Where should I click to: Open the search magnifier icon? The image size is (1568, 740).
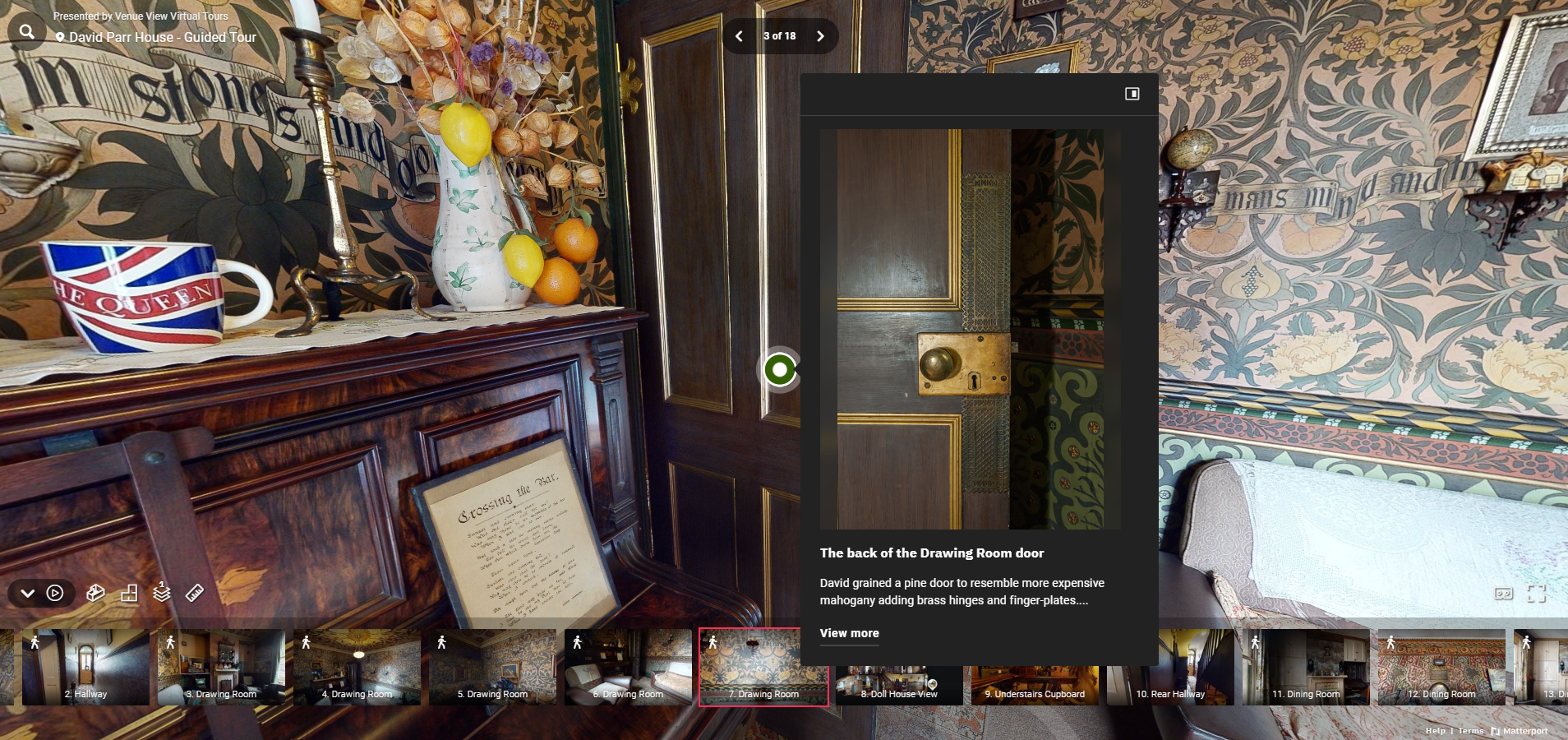point(27,32)
